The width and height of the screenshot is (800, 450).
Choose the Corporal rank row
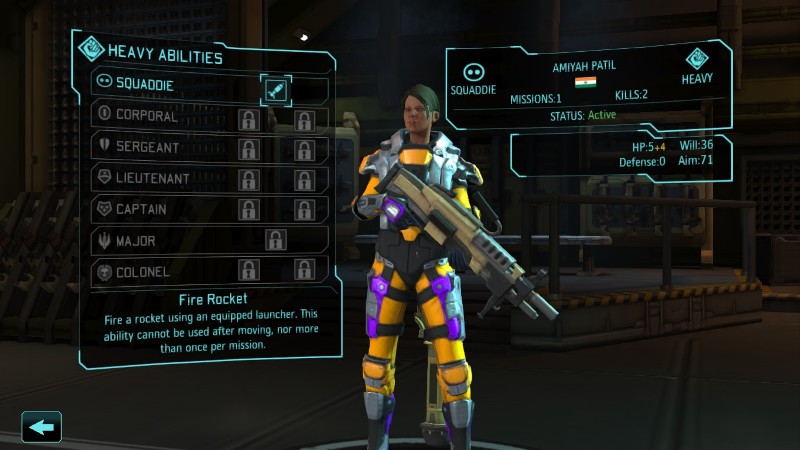(x=160, y=117)
